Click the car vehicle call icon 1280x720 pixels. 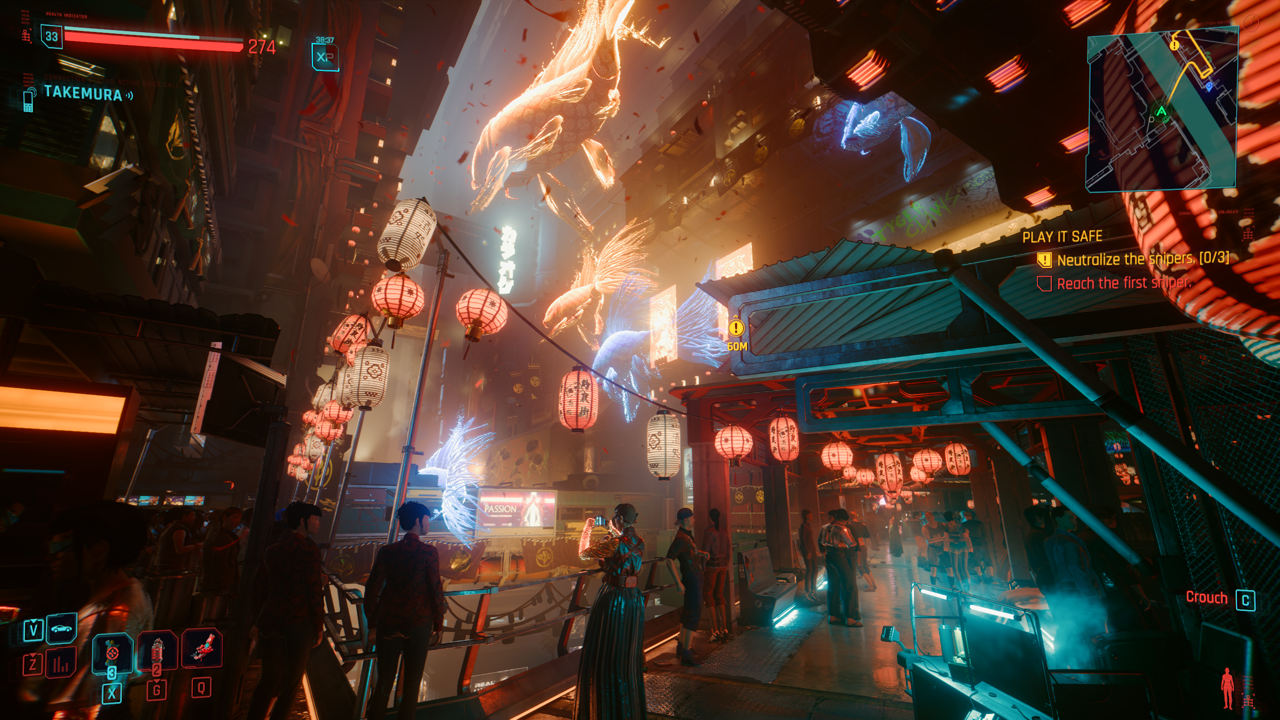(61, 629)
